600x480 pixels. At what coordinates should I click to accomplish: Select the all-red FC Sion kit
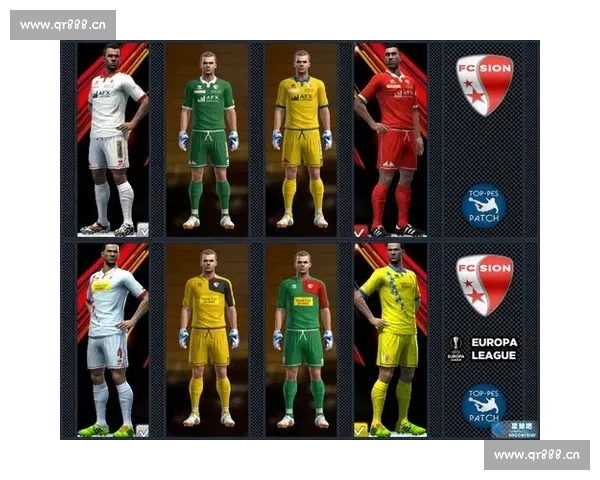point(391,140)
